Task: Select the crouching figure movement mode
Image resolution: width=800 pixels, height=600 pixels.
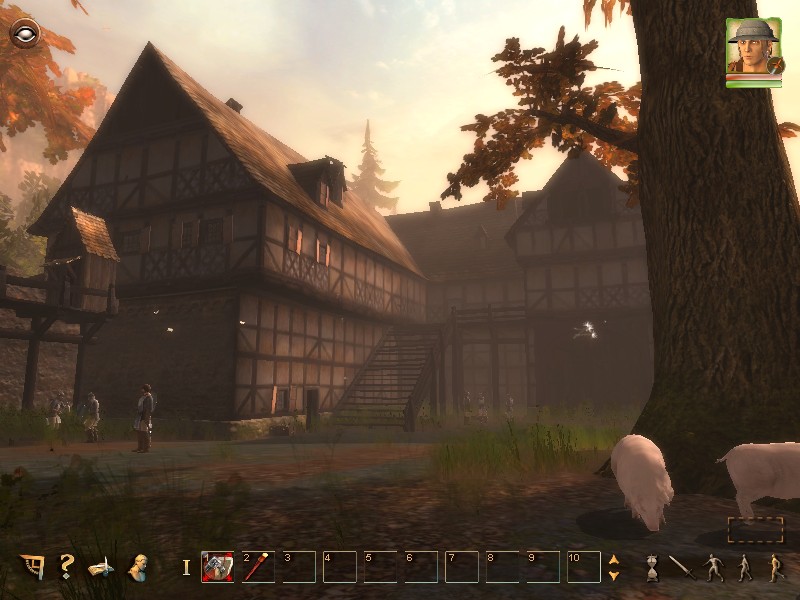Action: pyautogui.click(x=713, y=567)
